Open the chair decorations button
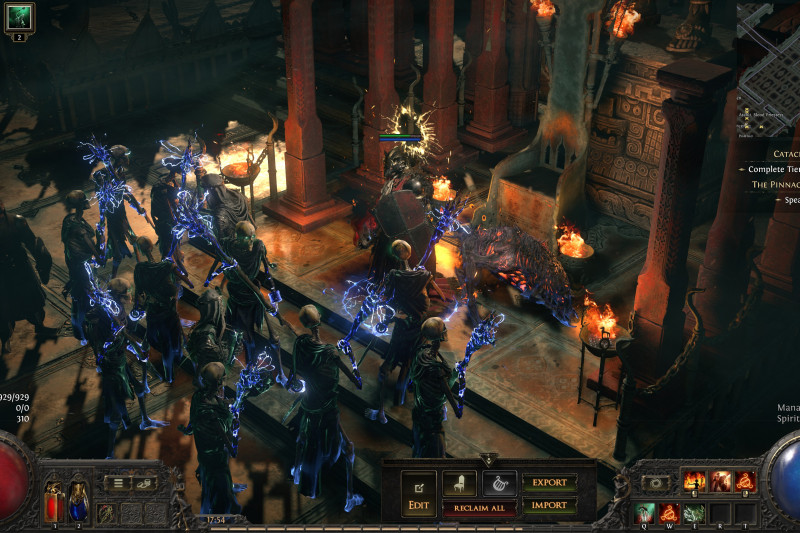Screen dimensions: 800x533 (459, 484)
